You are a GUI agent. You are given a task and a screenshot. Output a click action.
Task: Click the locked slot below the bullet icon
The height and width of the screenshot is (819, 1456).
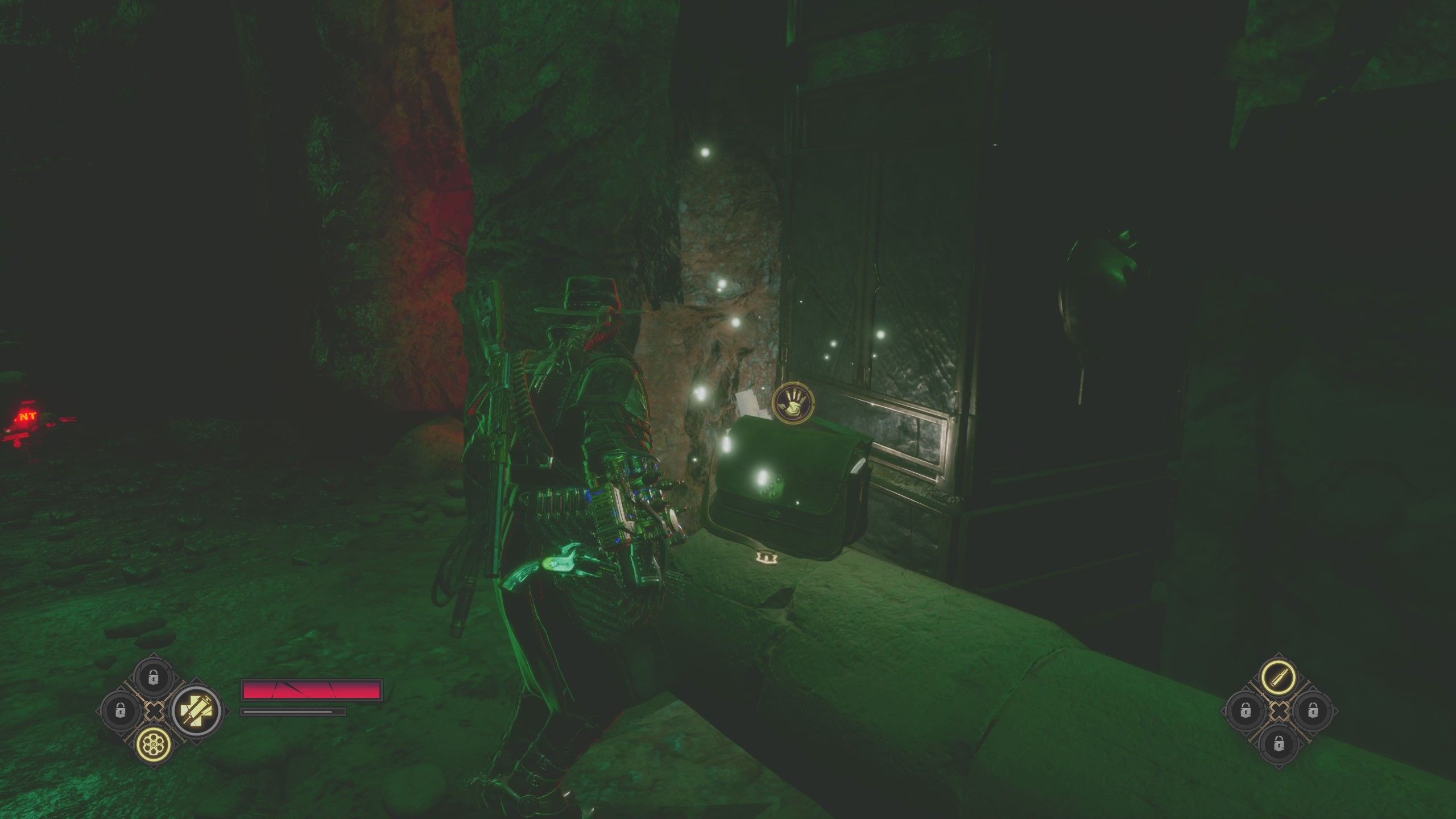click(x=1280, y=746)
